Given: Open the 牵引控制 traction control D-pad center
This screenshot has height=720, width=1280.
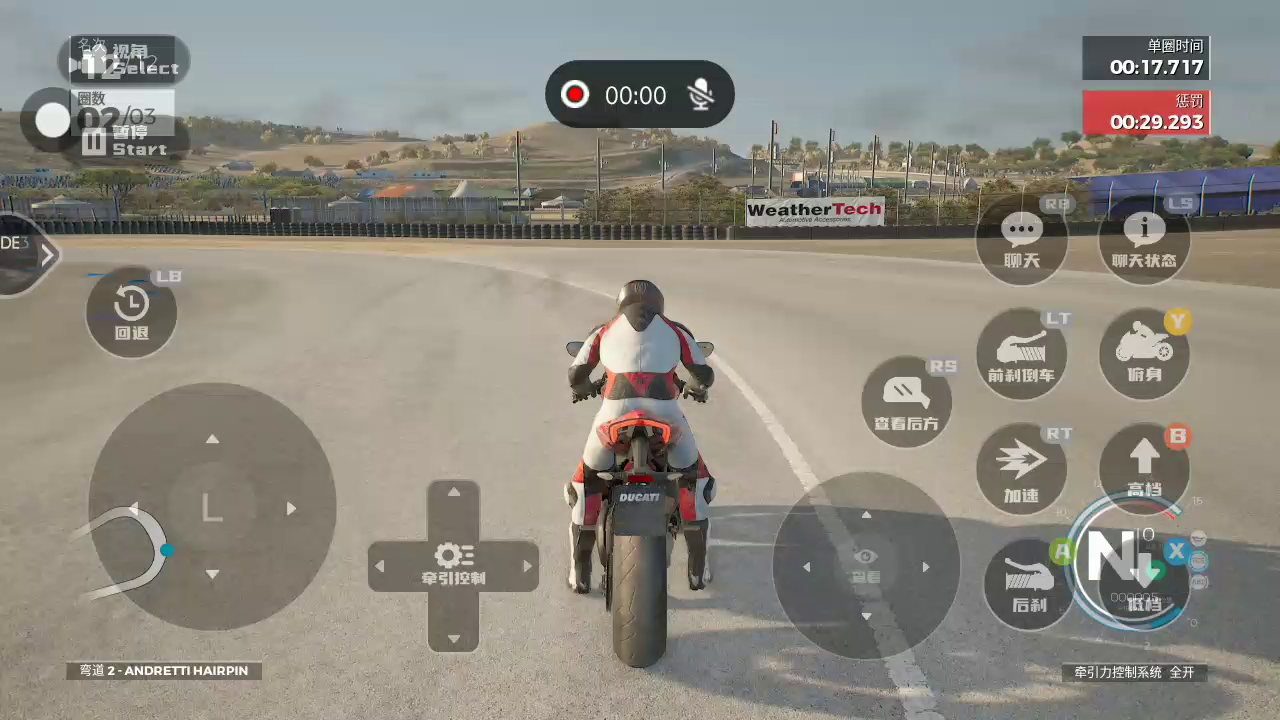Looking at the screenshot, I should (454, 566).
